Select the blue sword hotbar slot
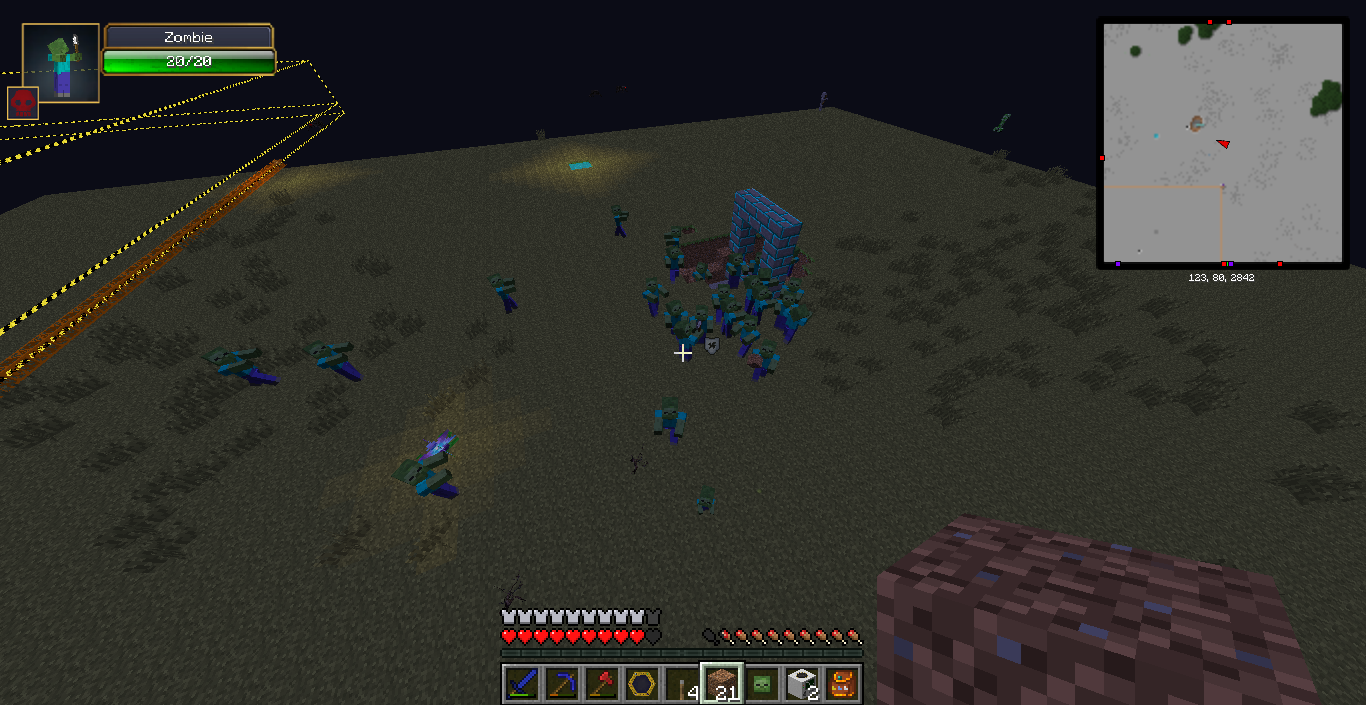 pyautogui.click(x=521, y=684)
